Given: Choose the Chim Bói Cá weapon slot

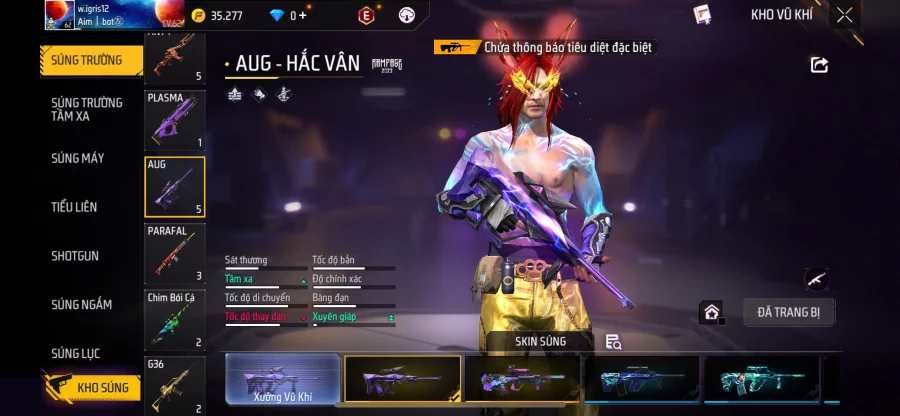Looking at the screenshot, I should [175, 320].
